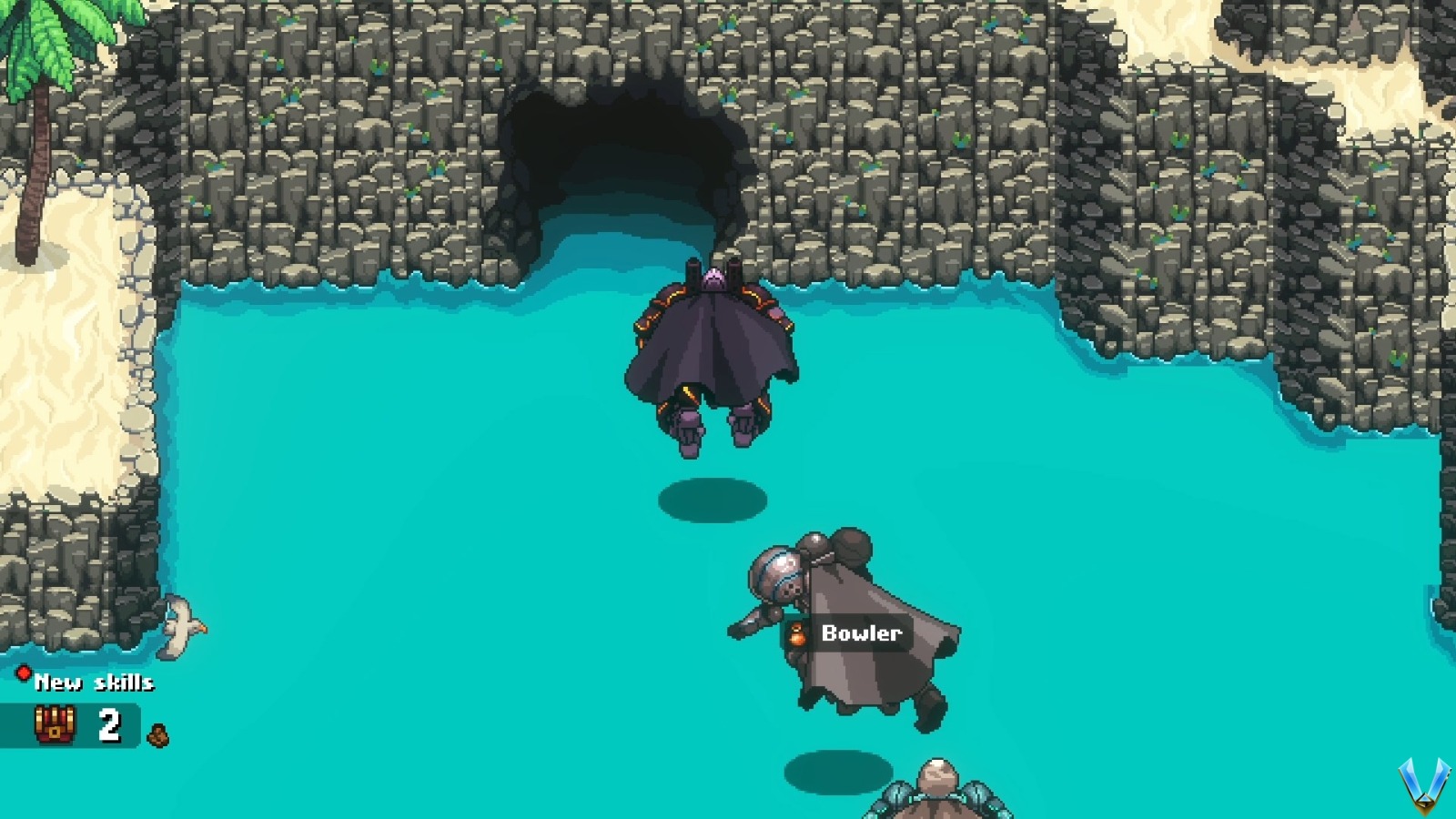
Task: Click the treasure chest icon in the HUD
Action: point(55,726)
